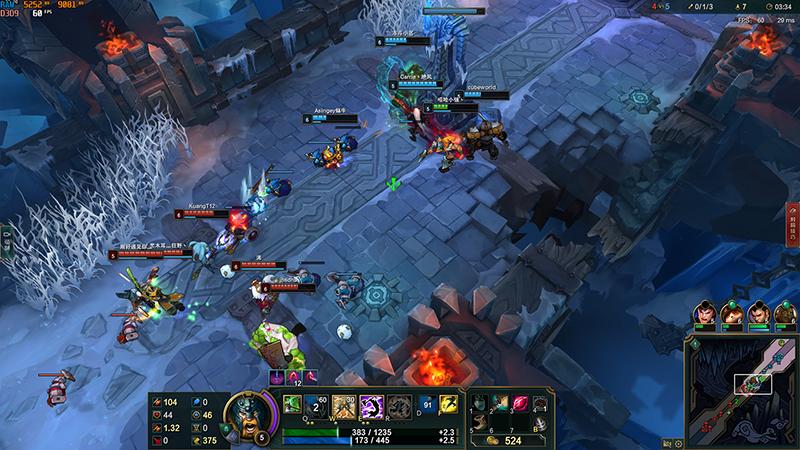Image resolution: width=800 pixels, height=450 pixels.
Task: Select the red crystal item slot
Action: (520, 403)
